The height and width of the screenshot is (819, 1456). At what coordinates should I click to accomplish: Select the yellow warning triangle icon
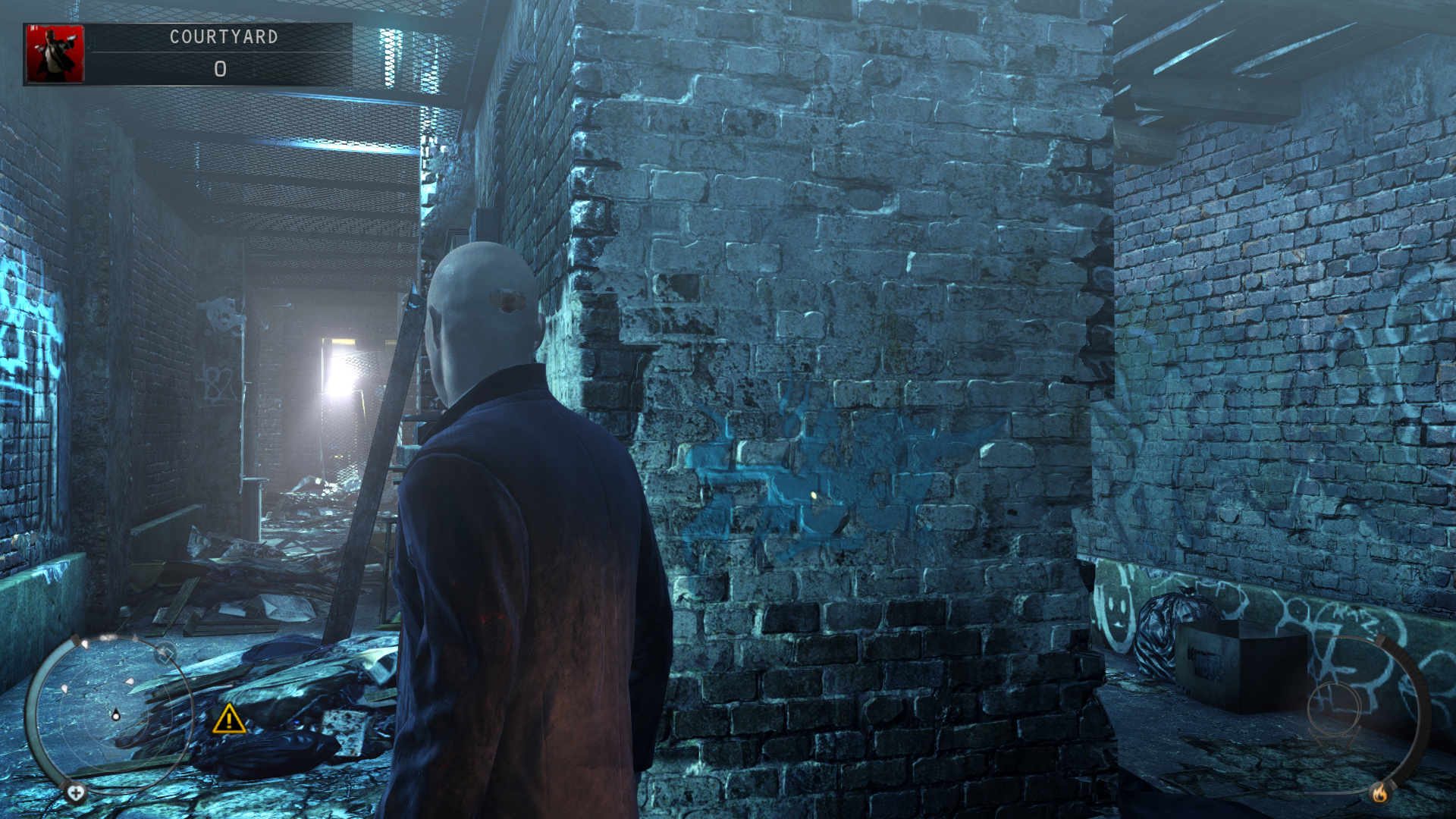pyautogui.click(x=228, y=719)
